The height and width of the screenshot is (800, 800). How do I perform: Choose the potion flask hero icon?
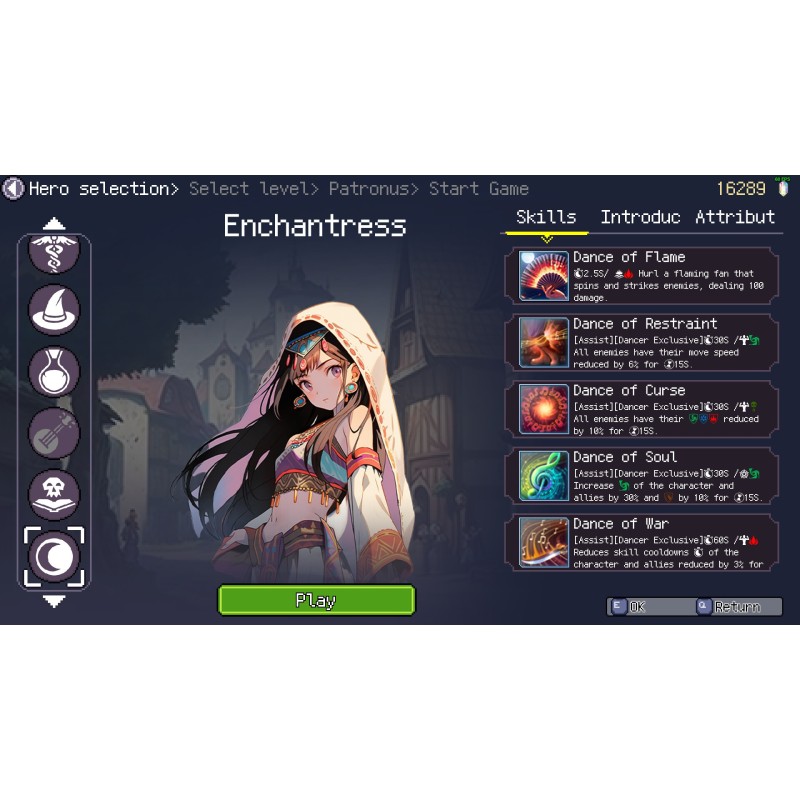[x=54, y=371]
